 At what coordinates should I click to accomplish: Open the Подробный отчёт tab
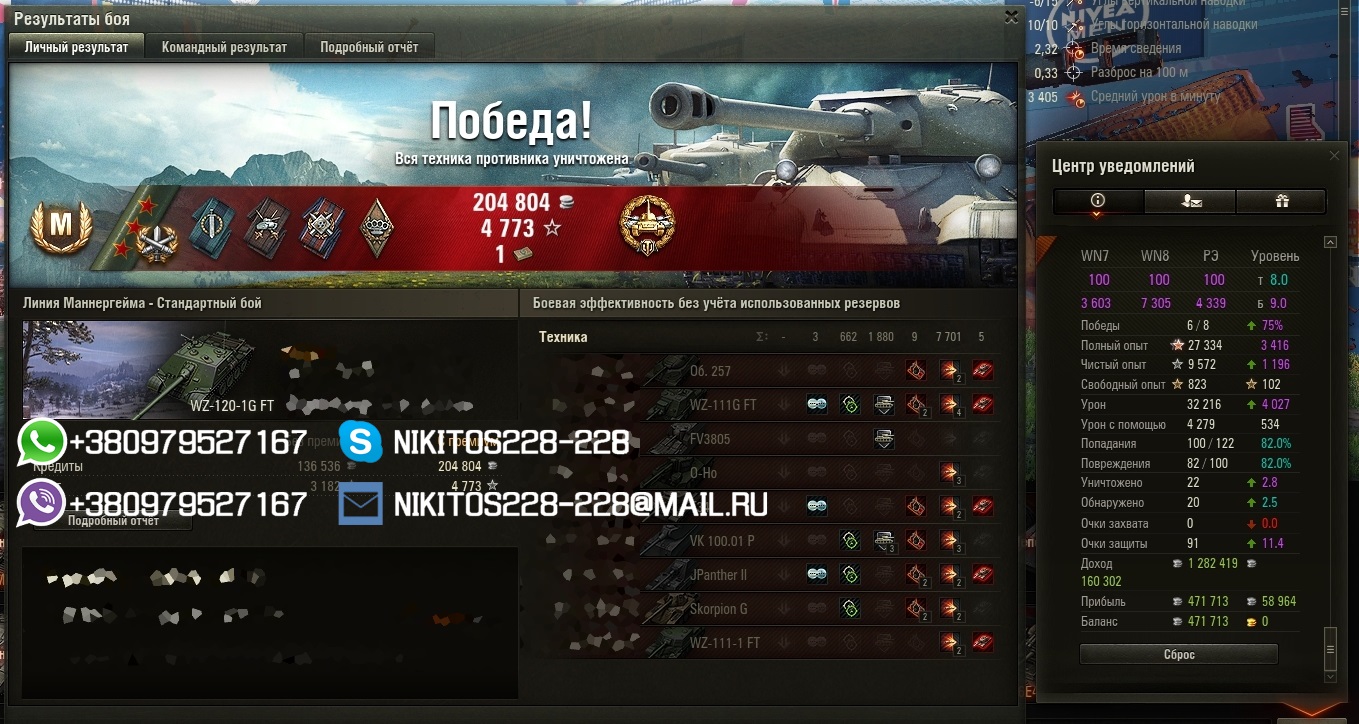(x=369, y=47)
